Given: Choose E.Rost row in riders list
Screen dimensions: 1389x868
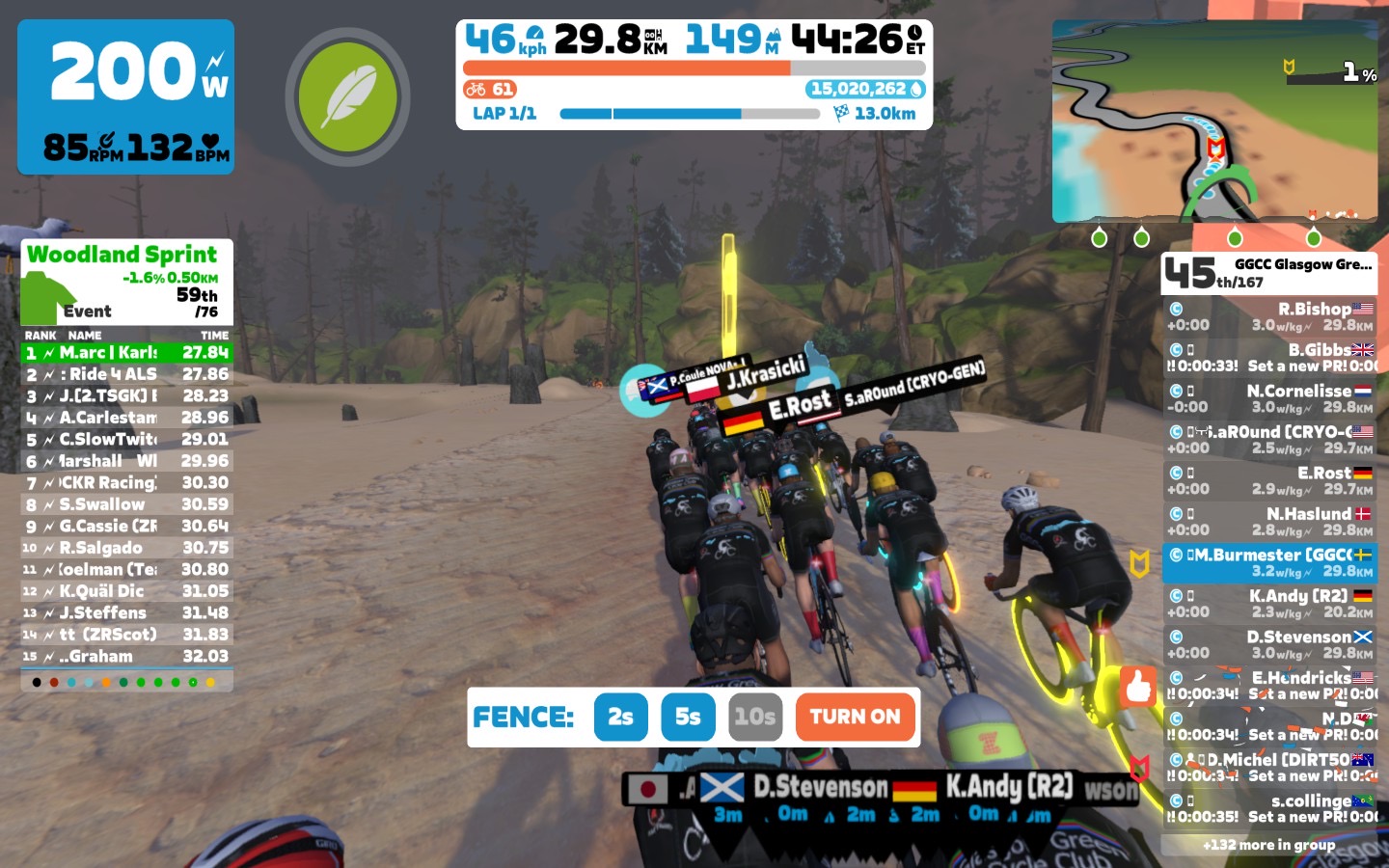Looking at the screenshot, I should (1269, 480).
